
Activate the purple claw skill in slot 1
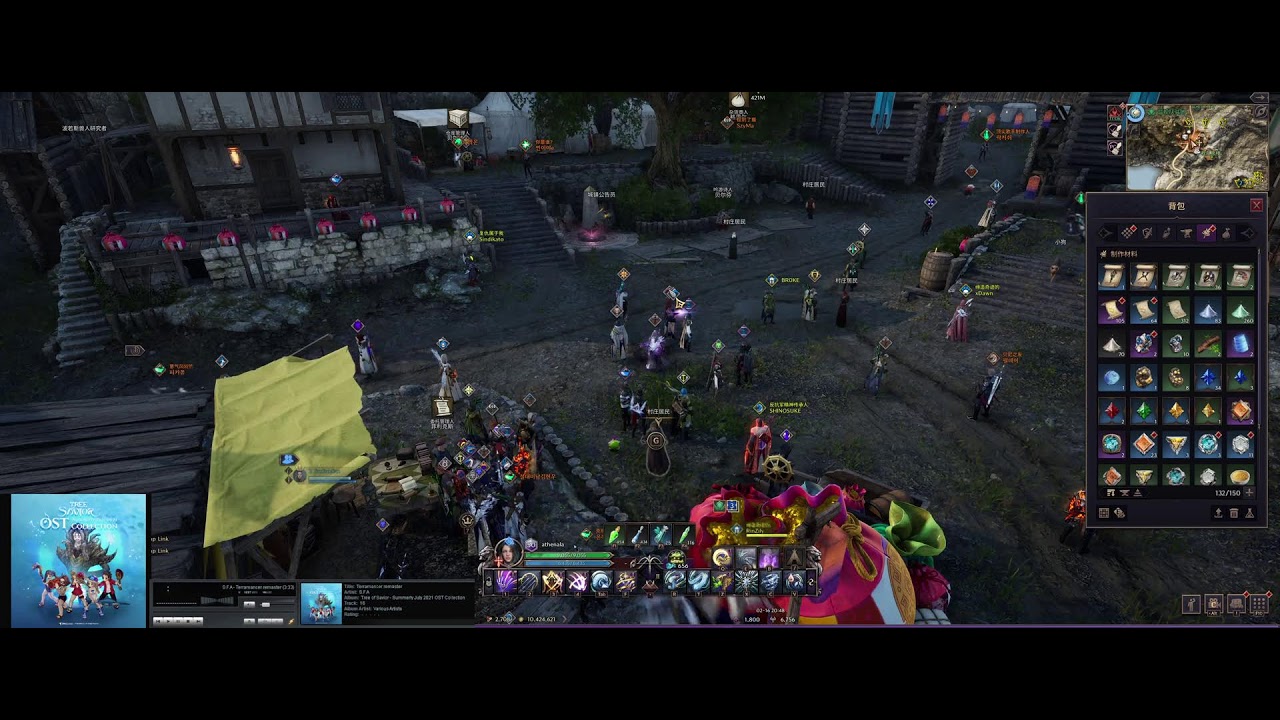(x=505, y=581)
